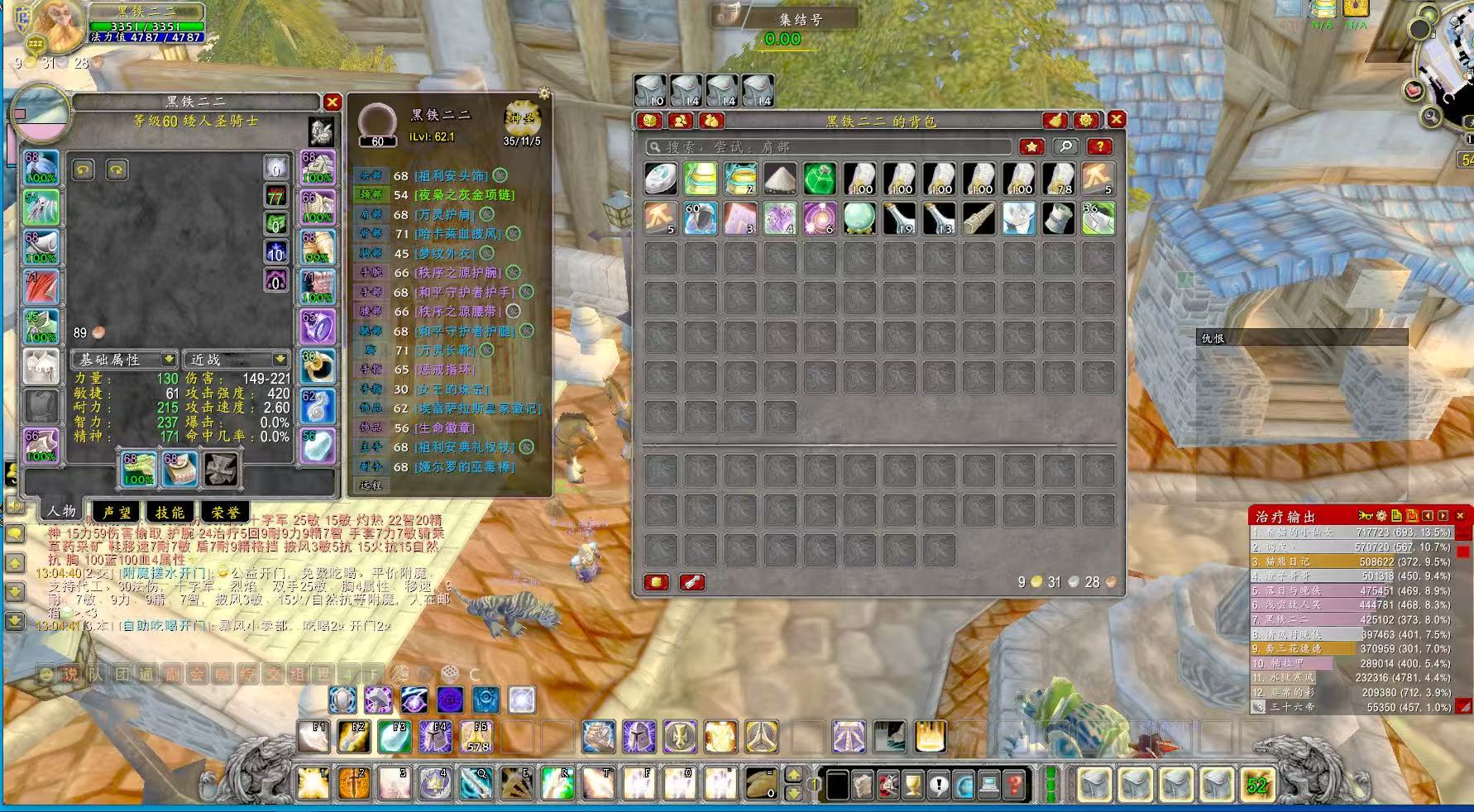Open the 荣誉 honor tab
Screen dimensions: 1474x812
point(224,513)
